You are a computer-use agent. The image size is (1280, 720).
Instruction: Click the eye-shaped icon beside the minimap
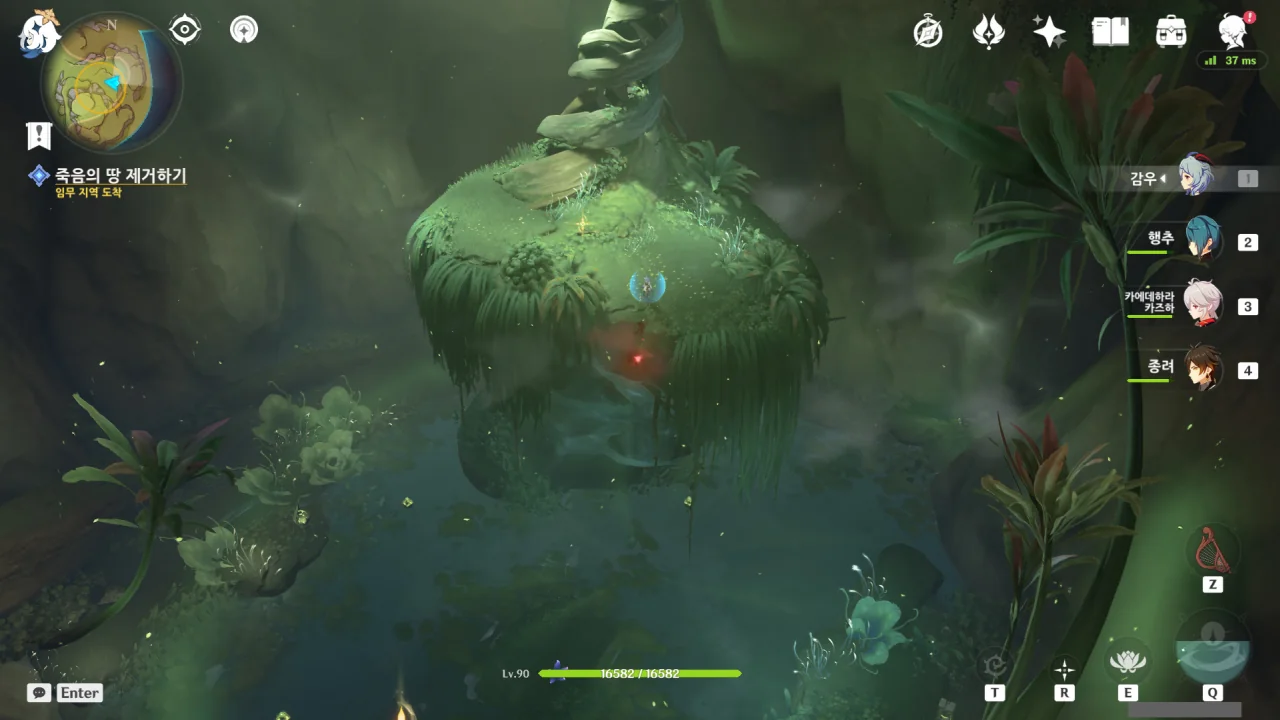click(x=185, y=30)
